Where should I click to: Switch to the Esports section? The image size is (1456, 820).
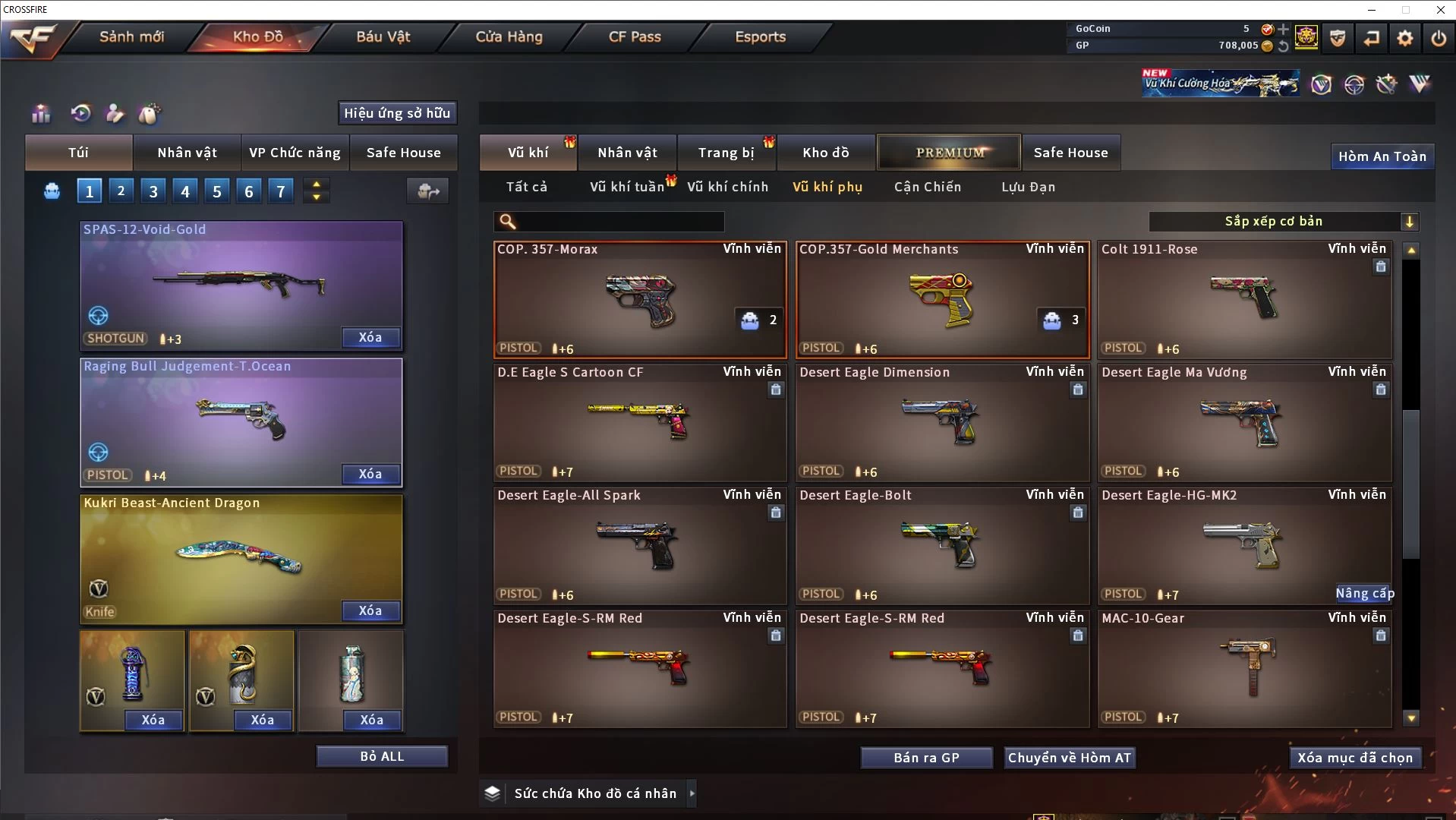[x=760, y=36]
